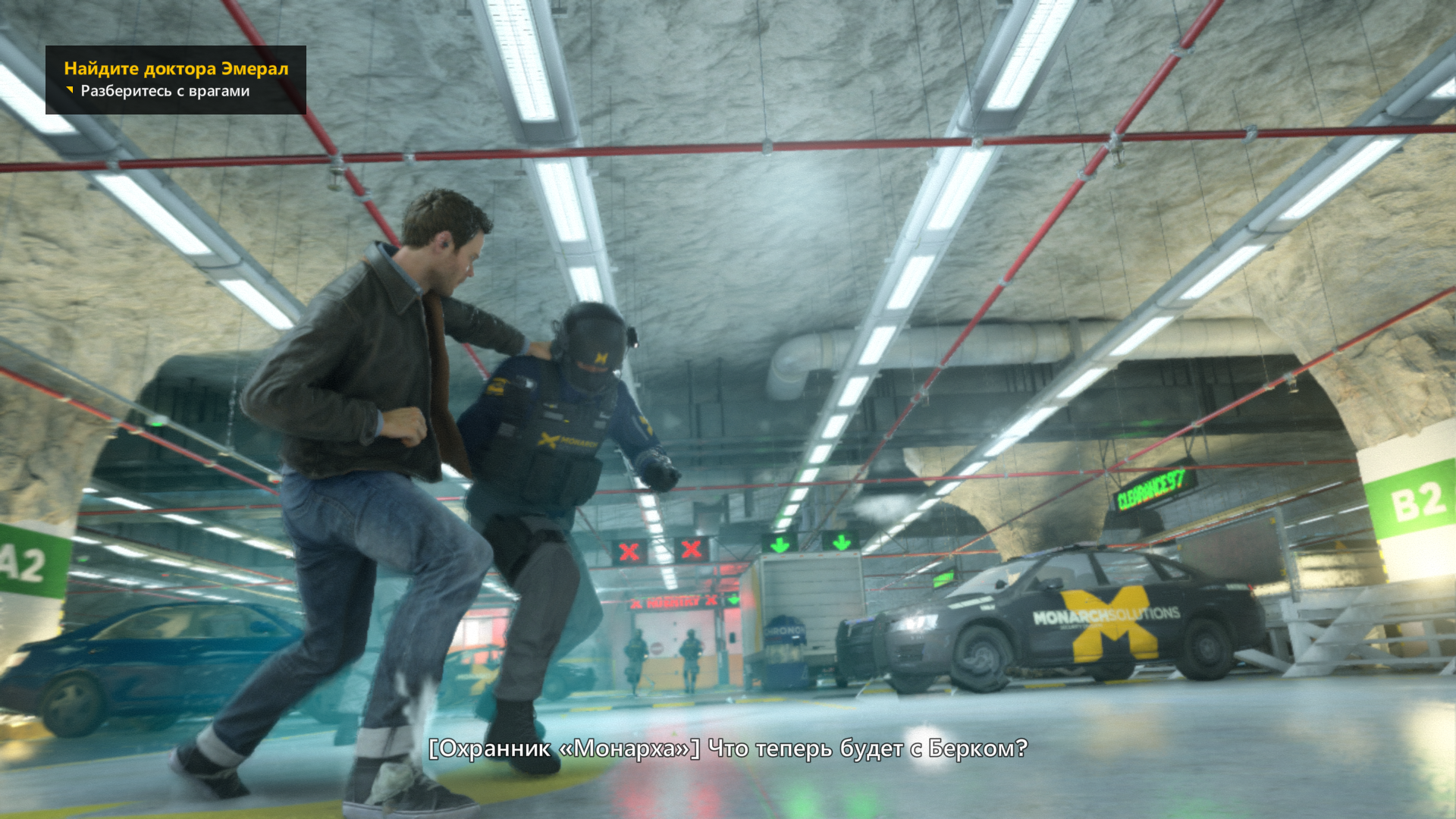
Task: Open the objective tracker panel «Найдите доктора Эмерал»
Action: [176, 69]
